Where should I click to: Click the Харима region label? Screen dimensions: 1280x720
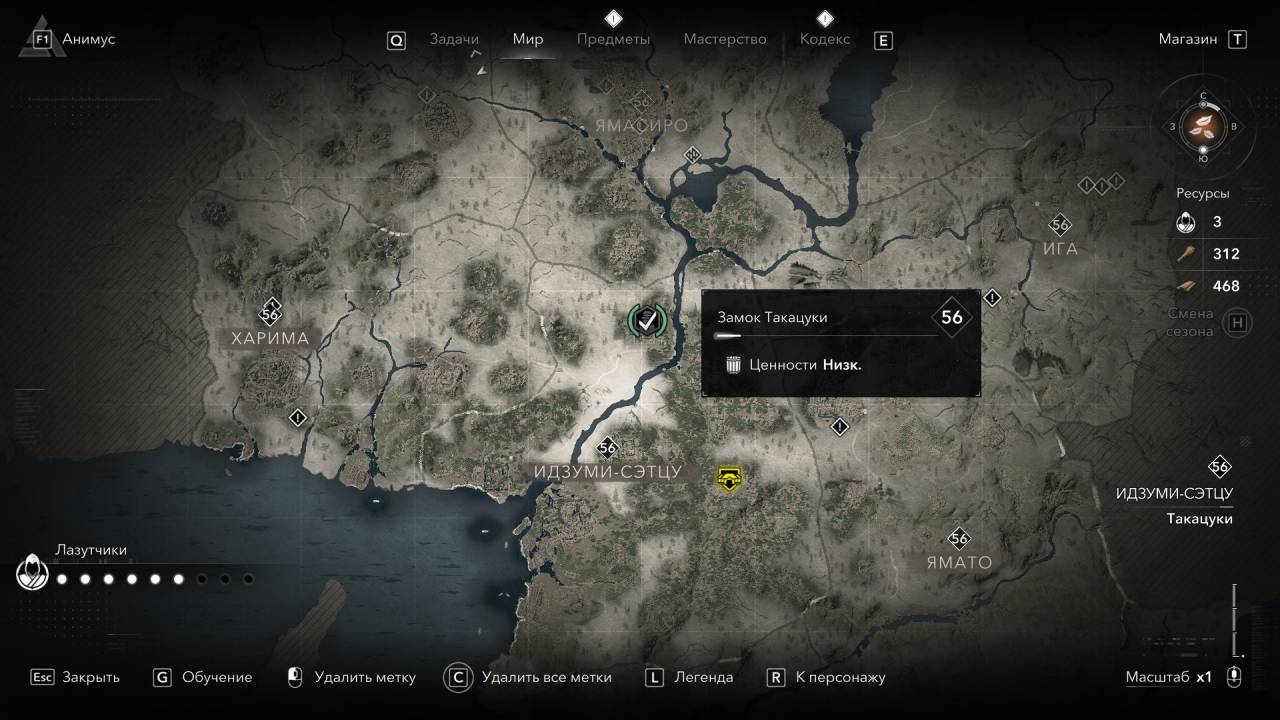click(270, 338)
